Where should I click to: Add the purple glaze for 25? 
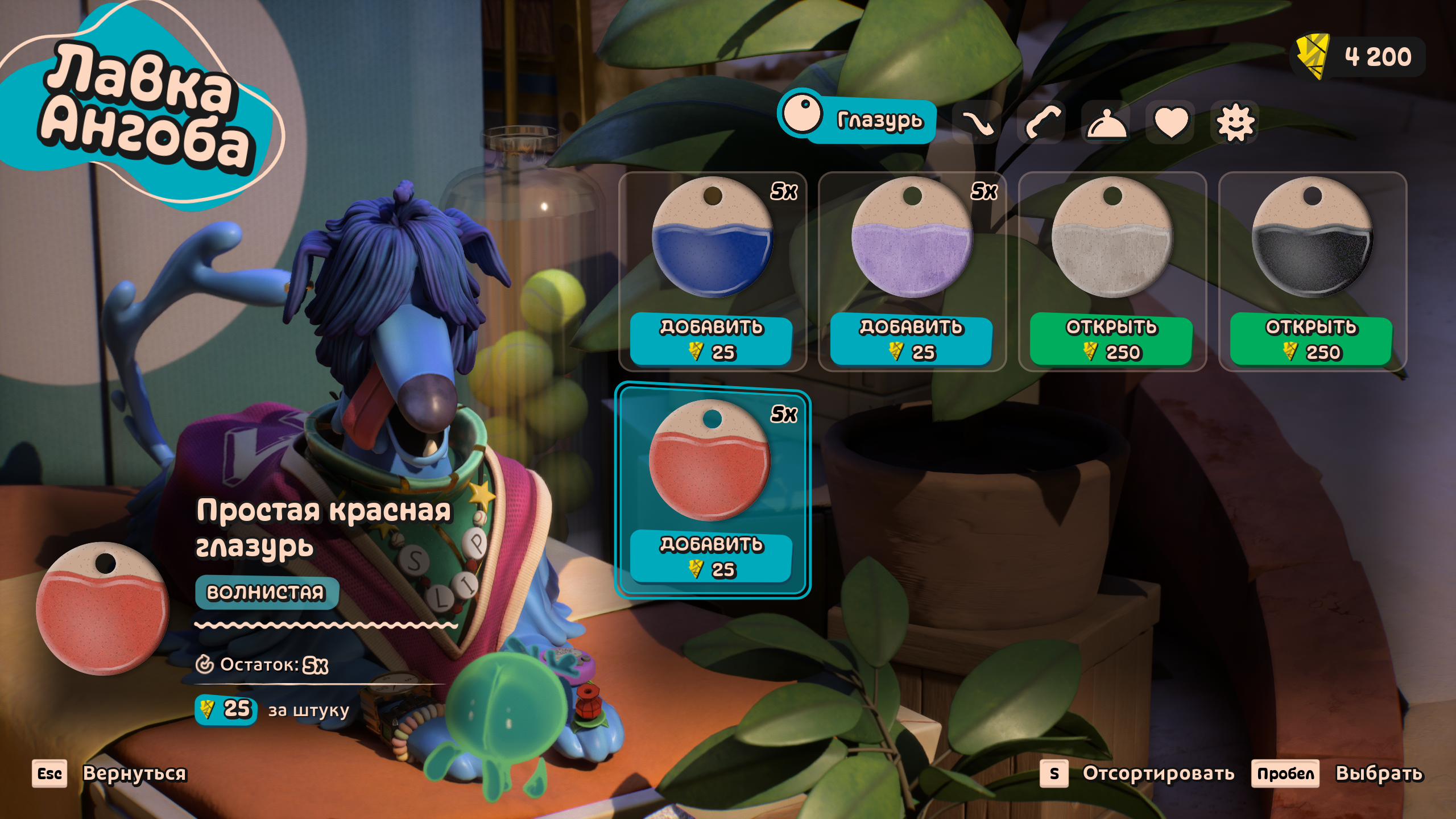point(911,340)
